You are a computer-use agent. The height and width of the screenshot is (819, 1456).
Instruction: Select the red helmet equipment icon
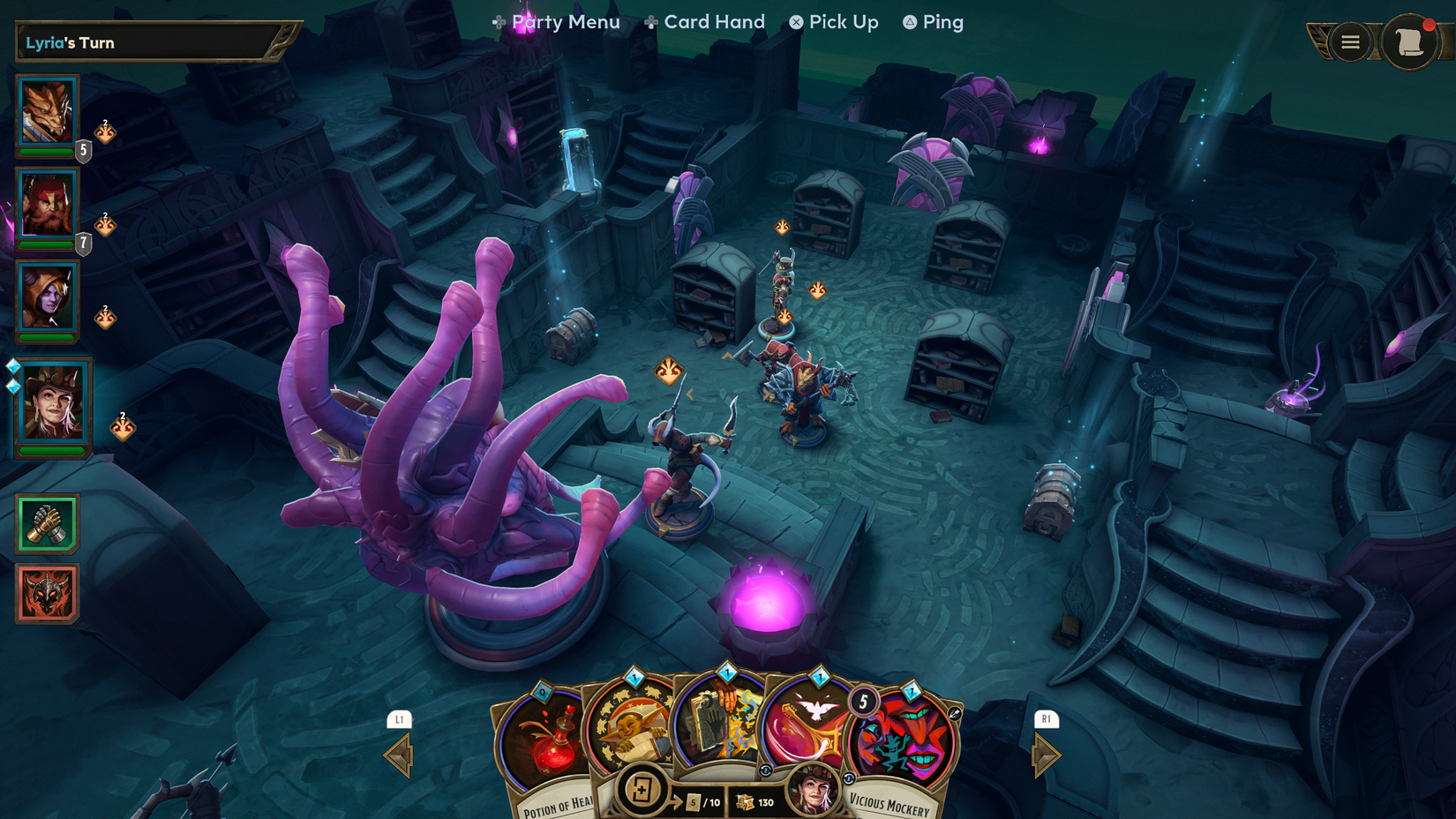46,592
